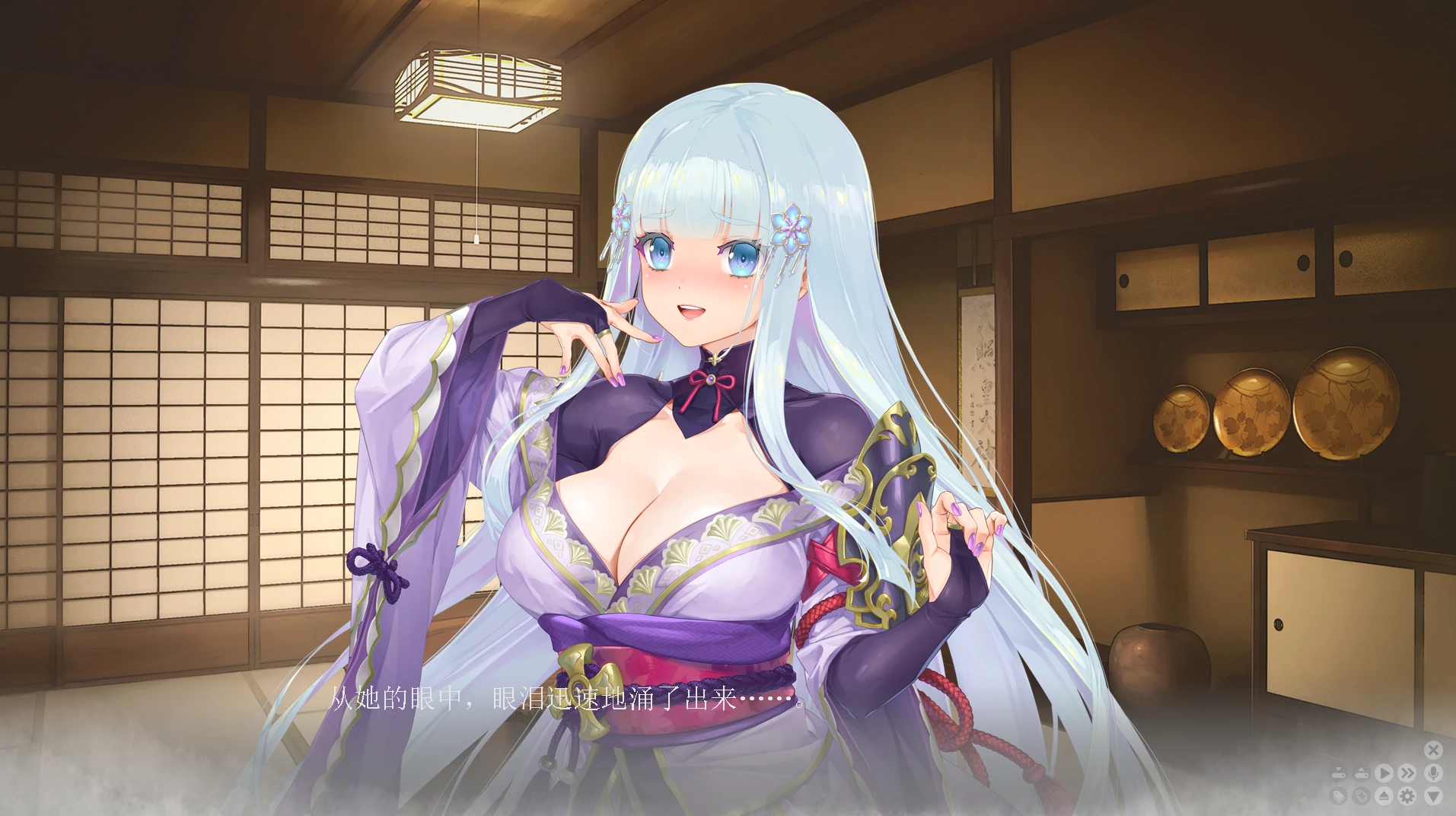Collapse the message box using the downward triangle
Viewport: 1456px width, 816px height.
1432,796
